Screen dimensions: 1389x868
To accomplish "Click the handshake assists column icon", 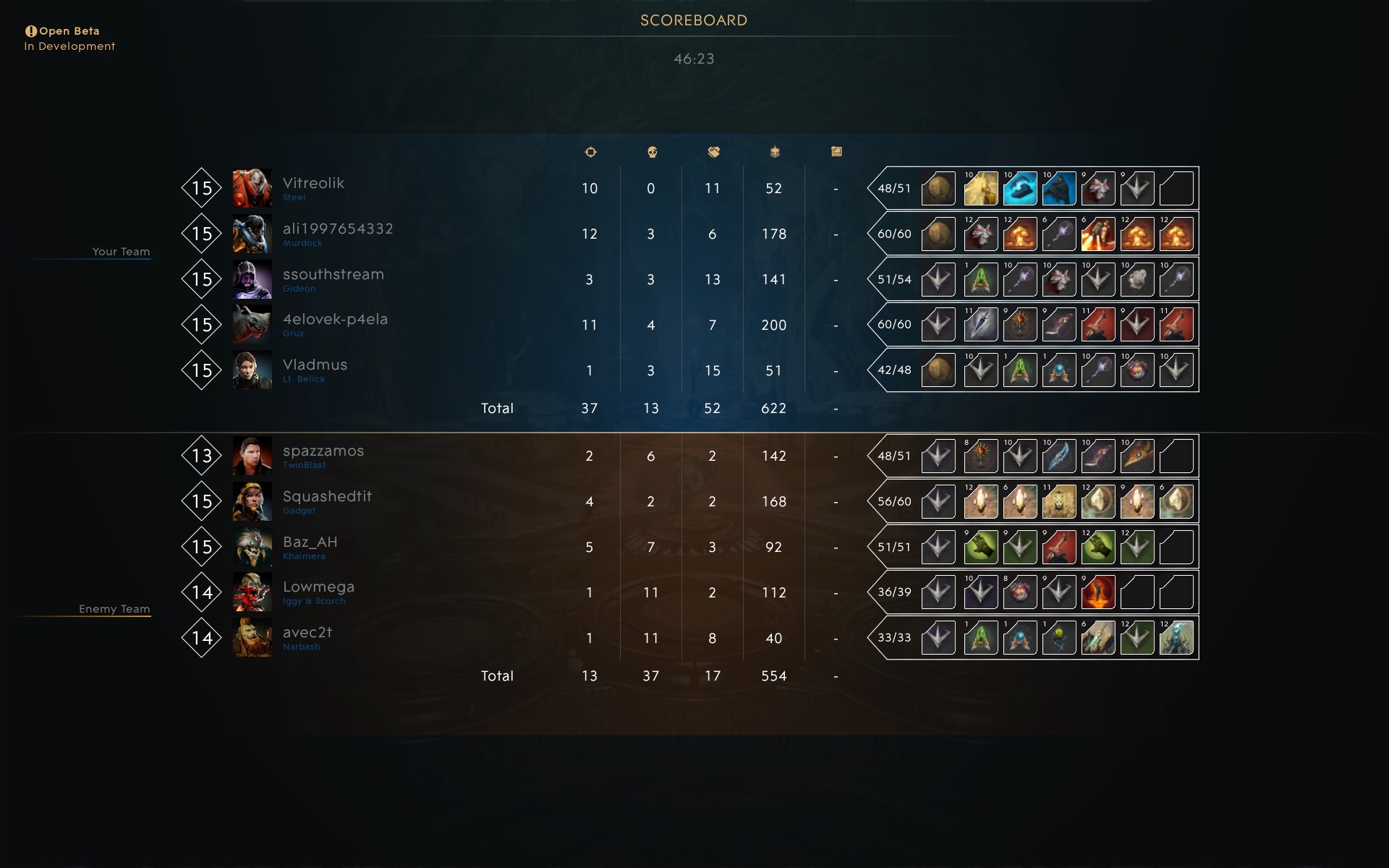I will pos(713,152).
